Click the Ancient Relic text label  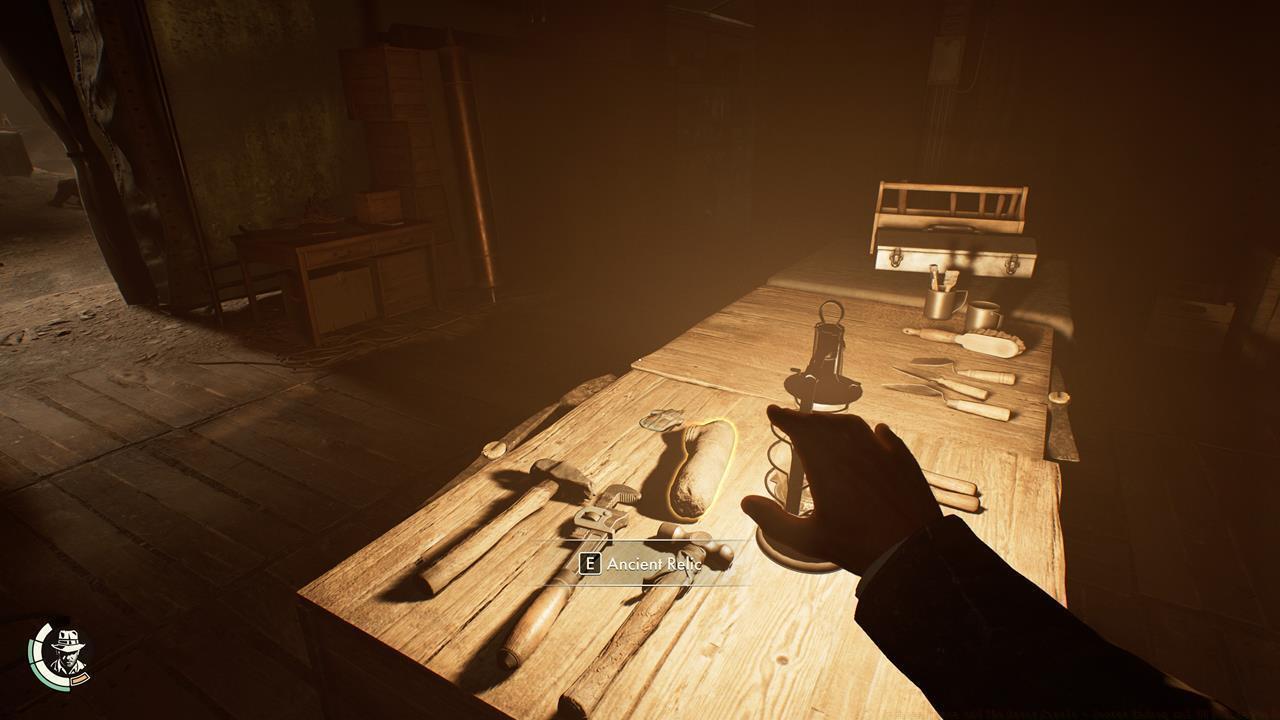[x=655, y=563]
